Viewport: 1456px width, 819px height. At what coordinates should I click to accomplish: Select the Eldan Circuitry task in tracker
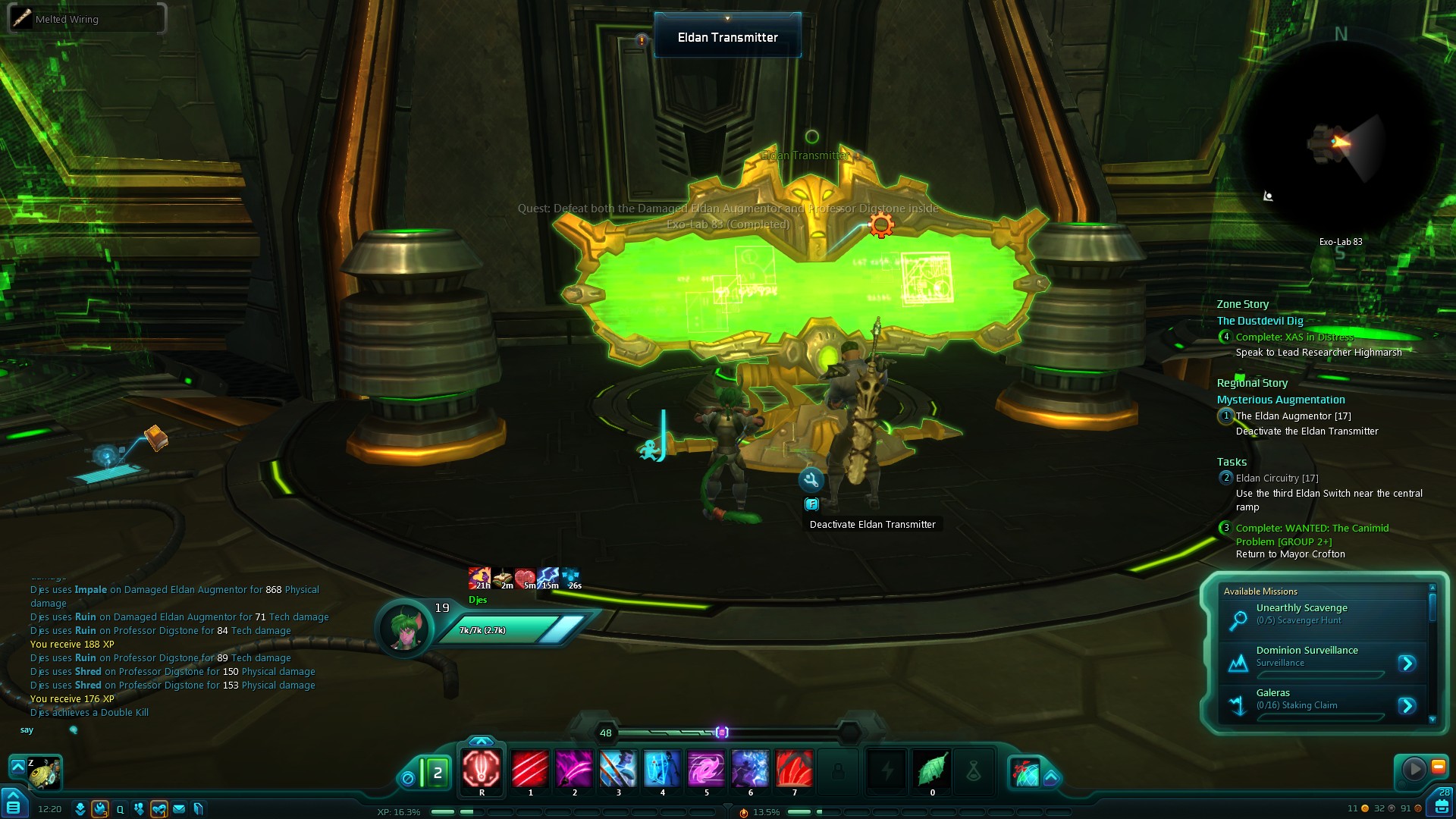(1277, 479)
